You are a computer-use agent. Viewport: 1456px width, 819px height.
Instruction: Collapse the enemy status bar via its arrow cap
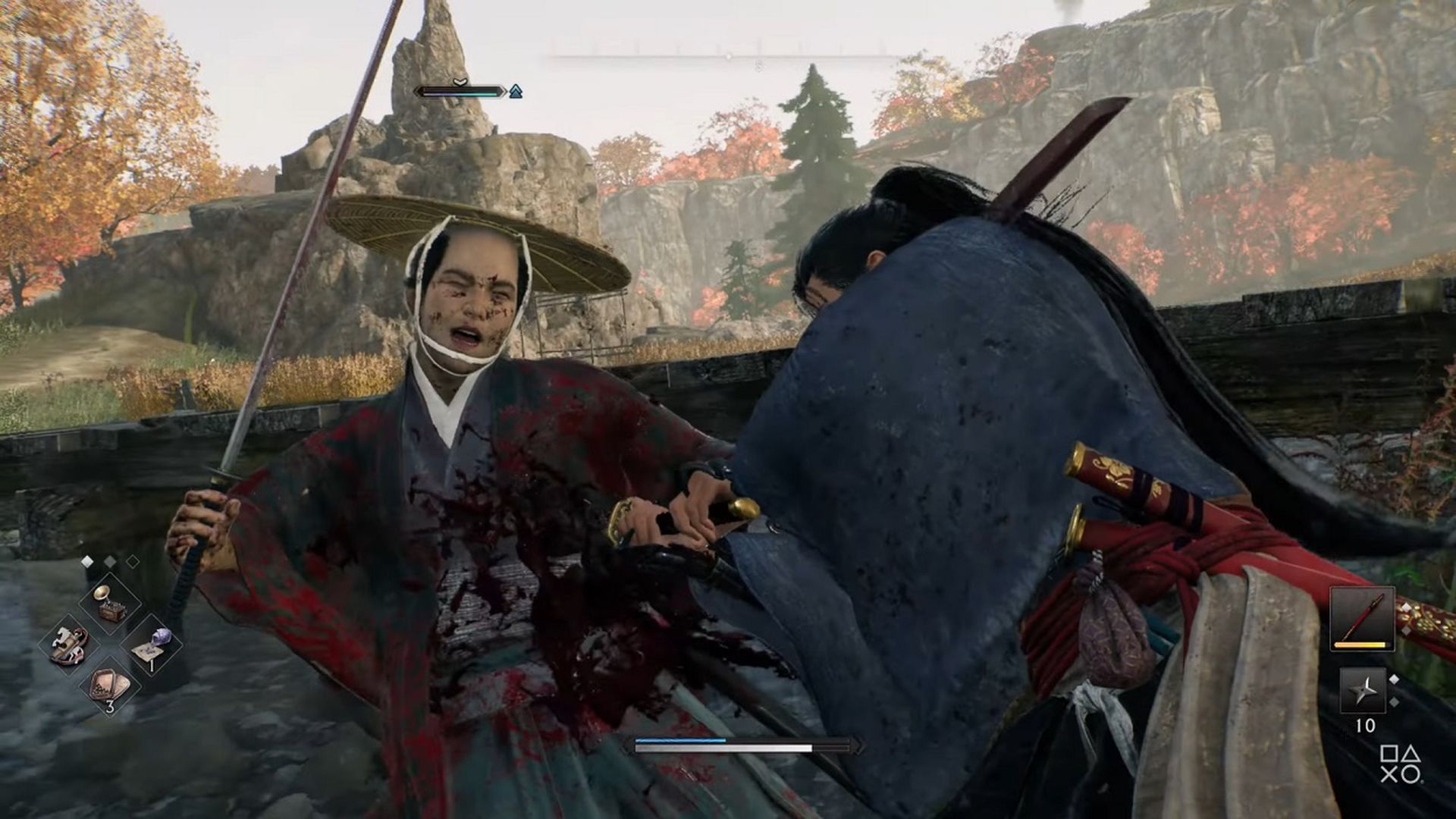pos(505,92)
